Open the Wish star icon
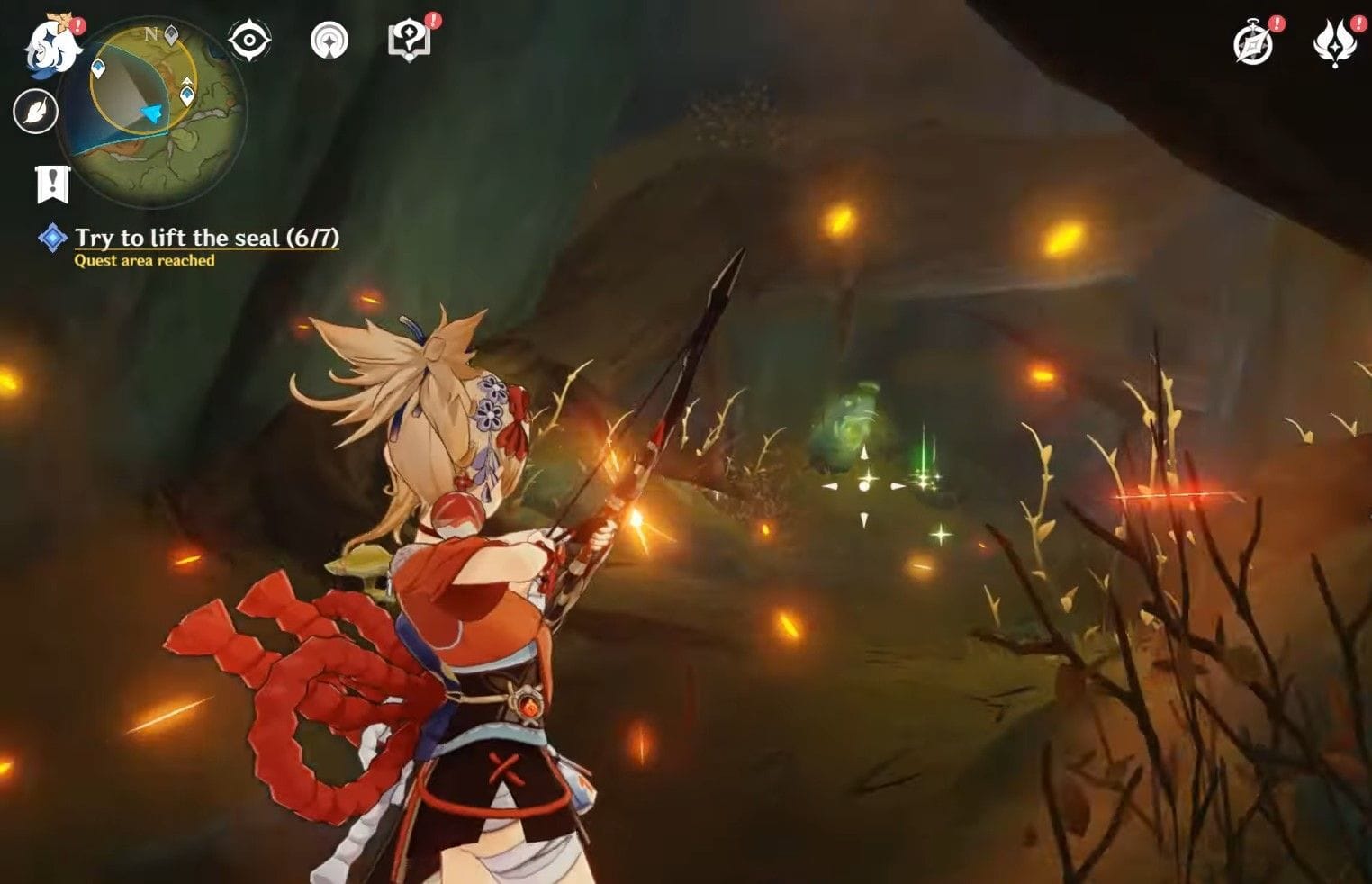1372x884 pixels. pyautogui.click(x=1334, y=43)
